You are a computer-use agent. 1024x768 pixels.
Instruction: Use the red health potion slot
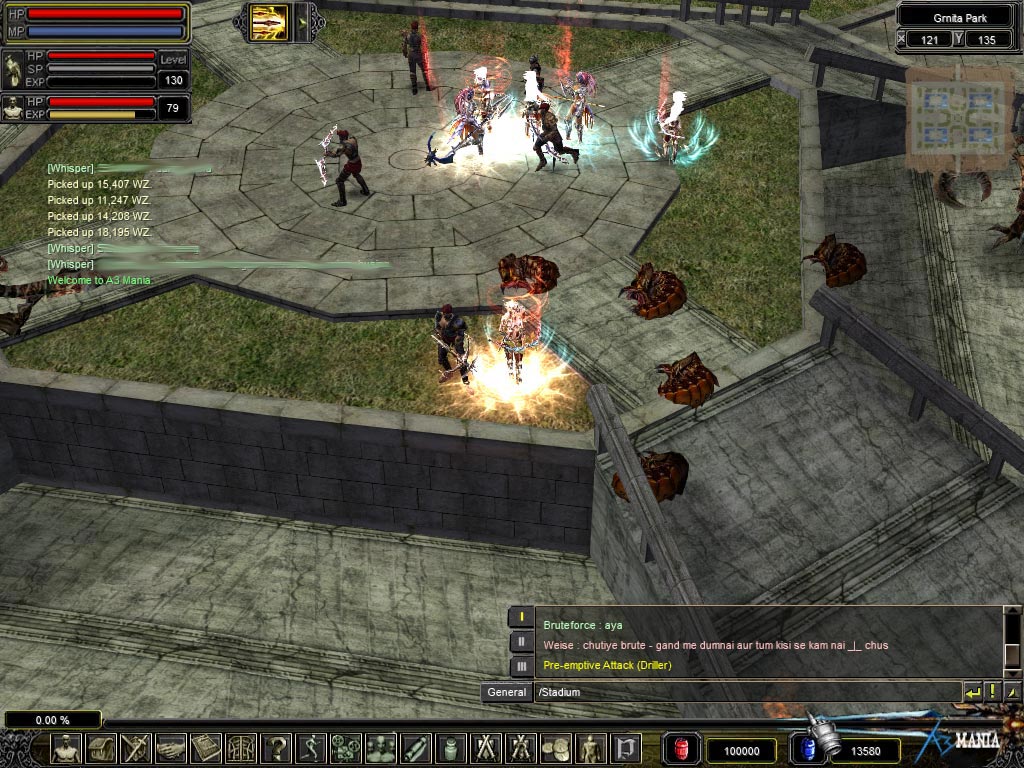682,749
